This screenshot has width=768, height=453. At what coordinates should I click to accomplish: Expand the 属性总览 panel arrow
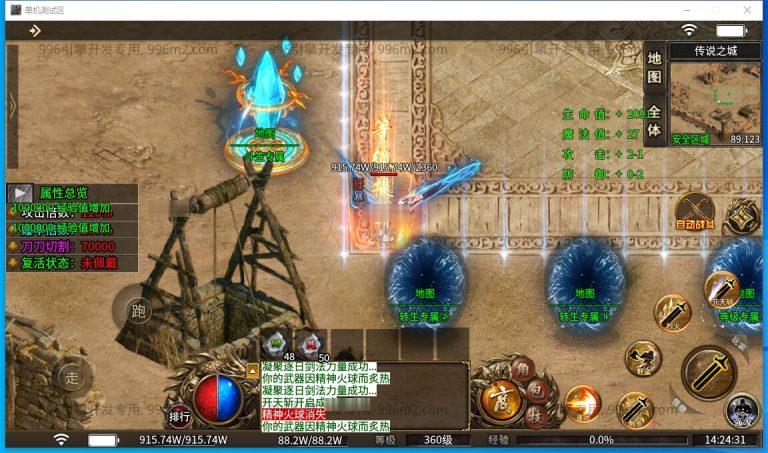point(20,193)
